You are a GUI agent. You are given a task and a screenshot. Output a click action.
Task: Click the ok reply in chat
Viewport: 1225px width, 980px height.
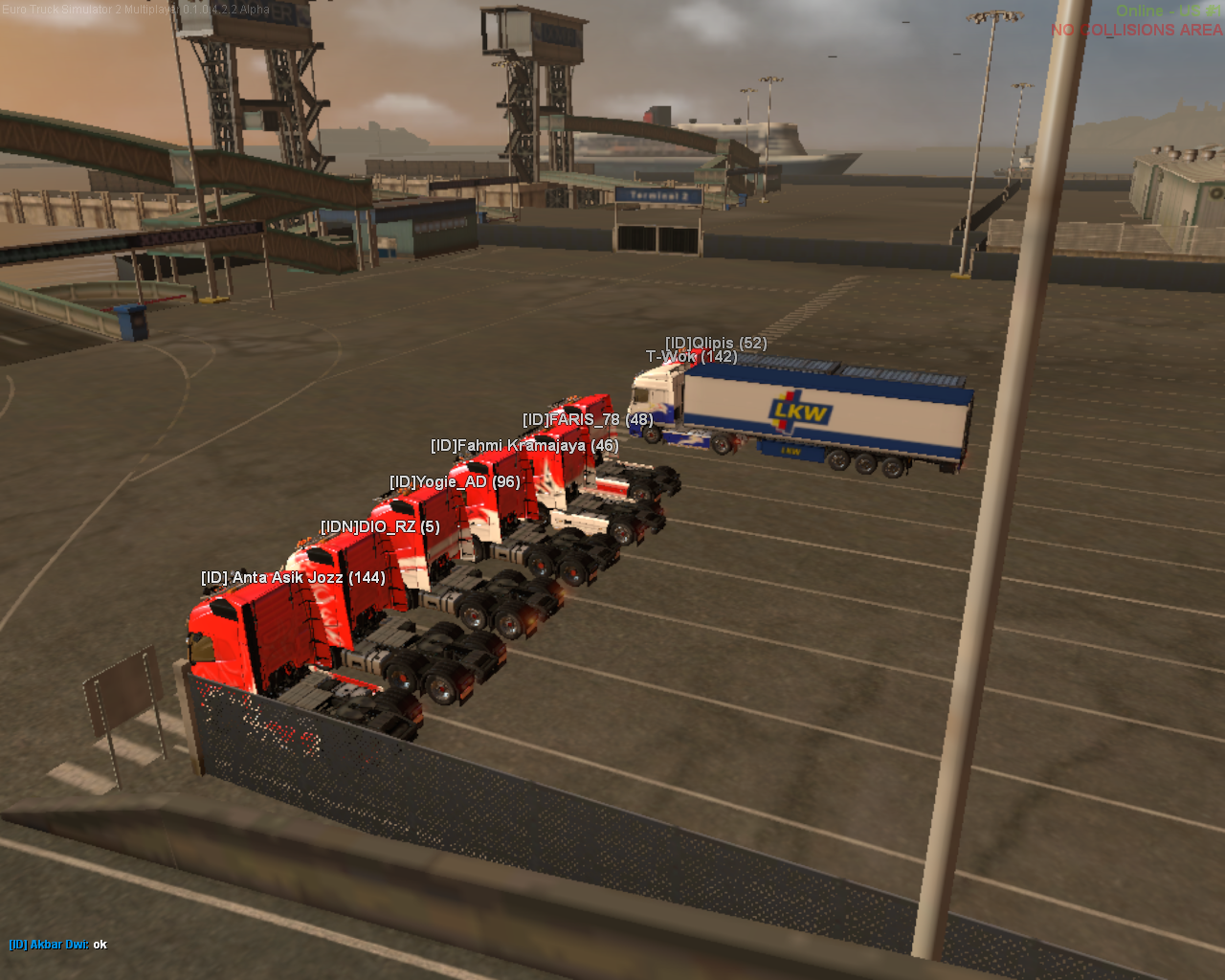click(100, 944)
